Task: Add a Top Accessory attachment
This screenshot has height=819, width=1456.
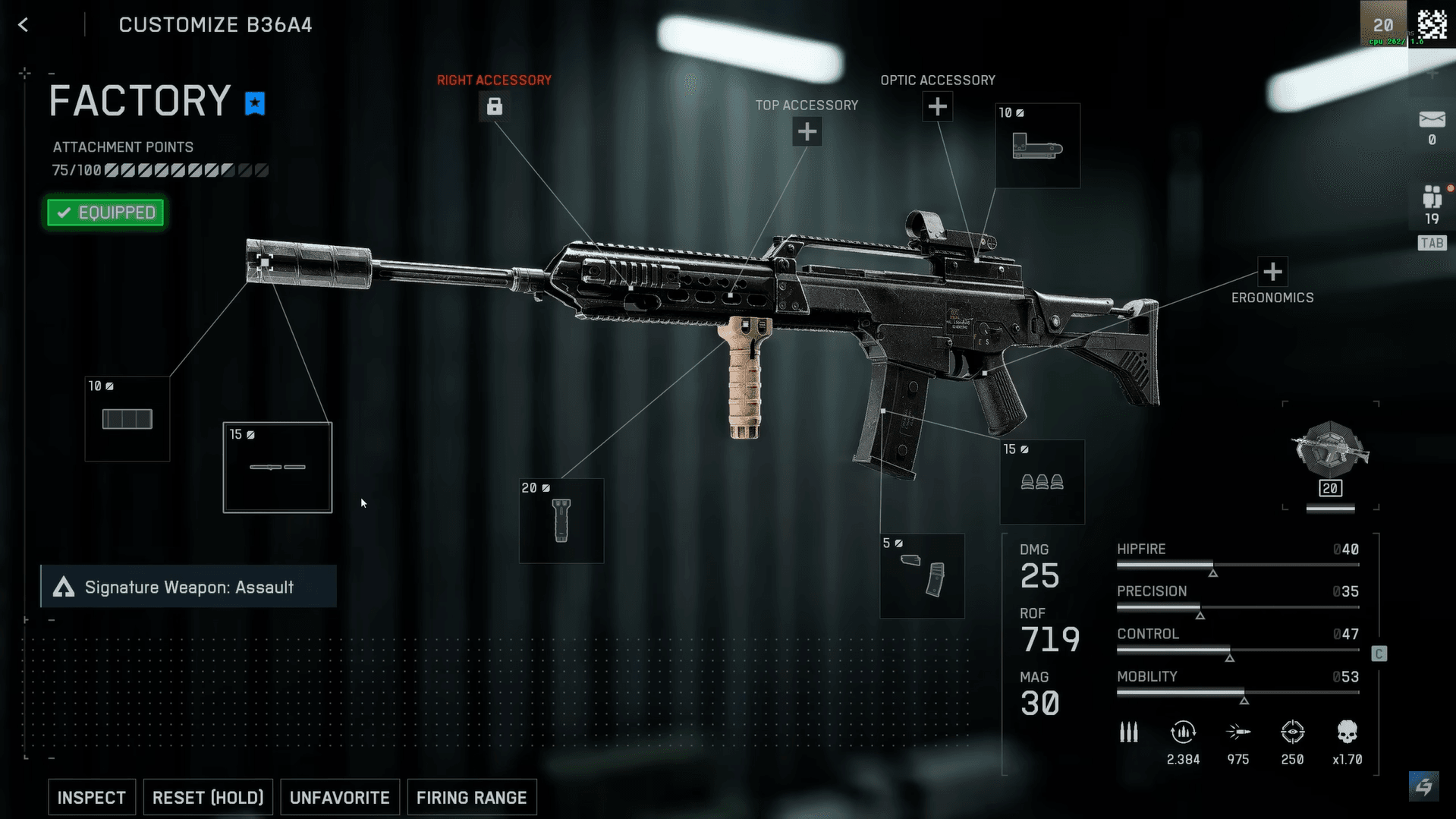Action: [x=807, y=132]
